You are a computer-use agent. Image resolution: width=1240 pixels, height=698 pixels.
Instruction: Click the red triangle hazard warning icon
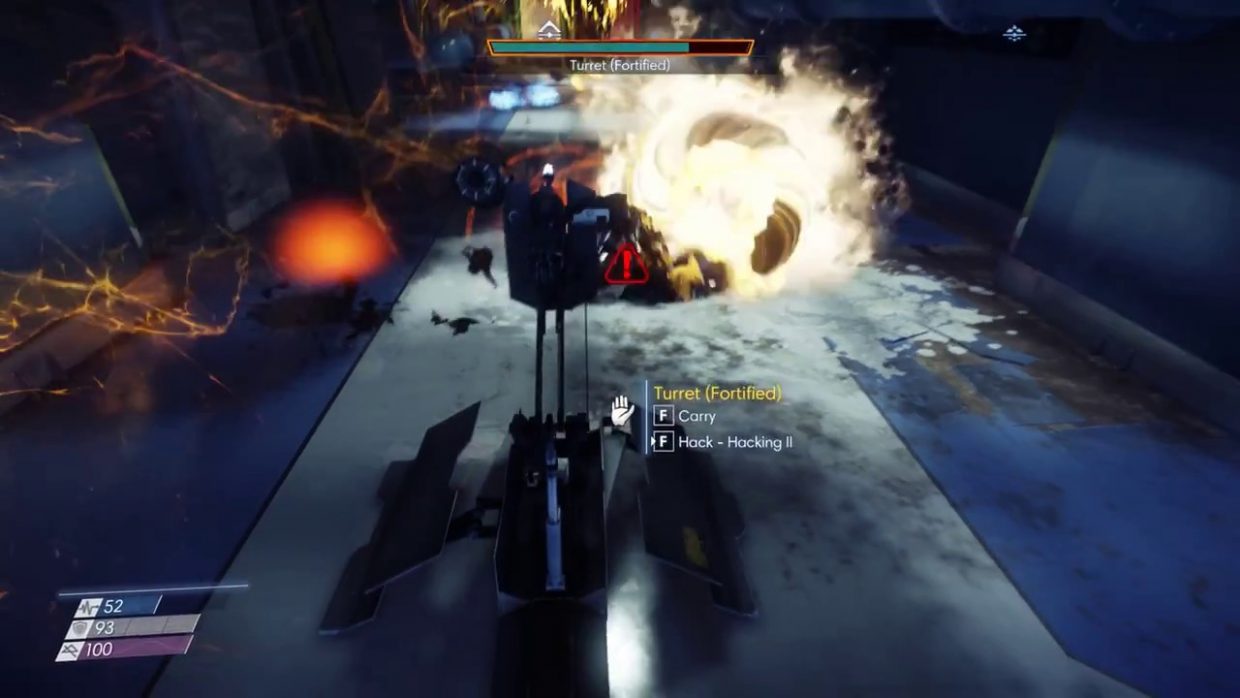click(x=626, y=265)
